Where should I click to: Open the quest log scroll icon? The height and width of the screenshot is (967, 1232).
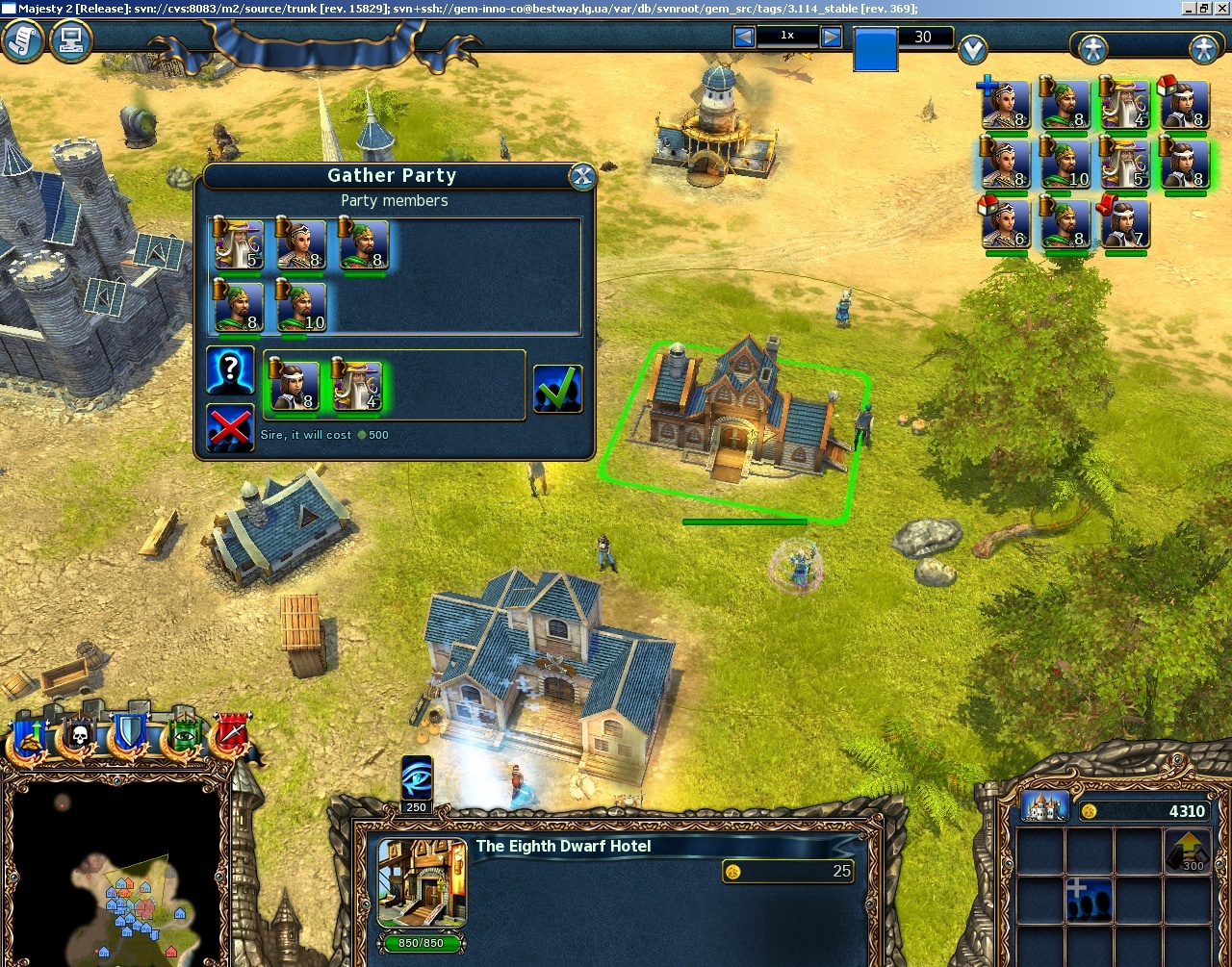click(22, 42)
